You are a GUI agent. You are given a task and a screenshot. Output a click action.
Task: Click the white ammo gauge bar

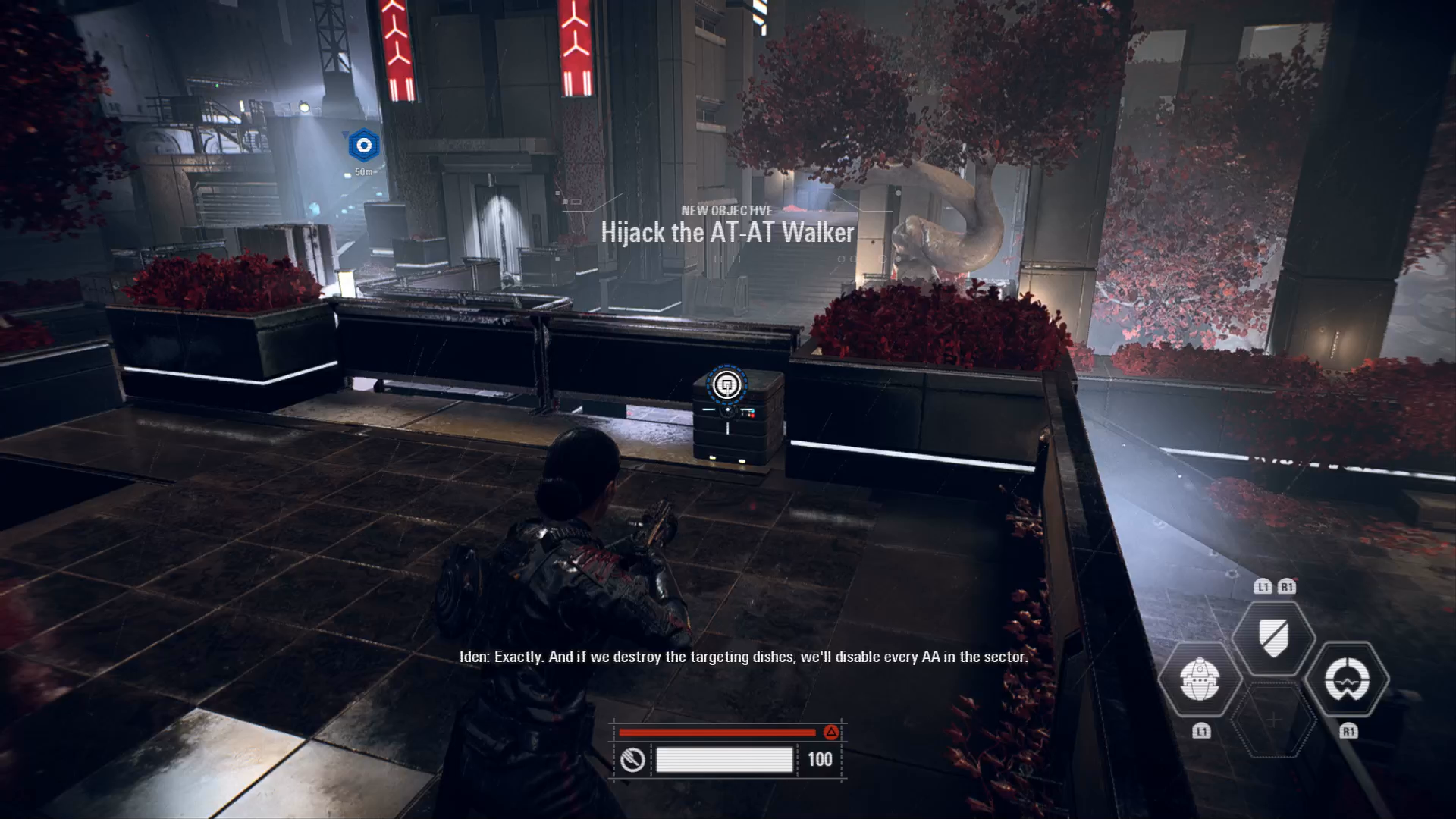(x=725, y=759)
